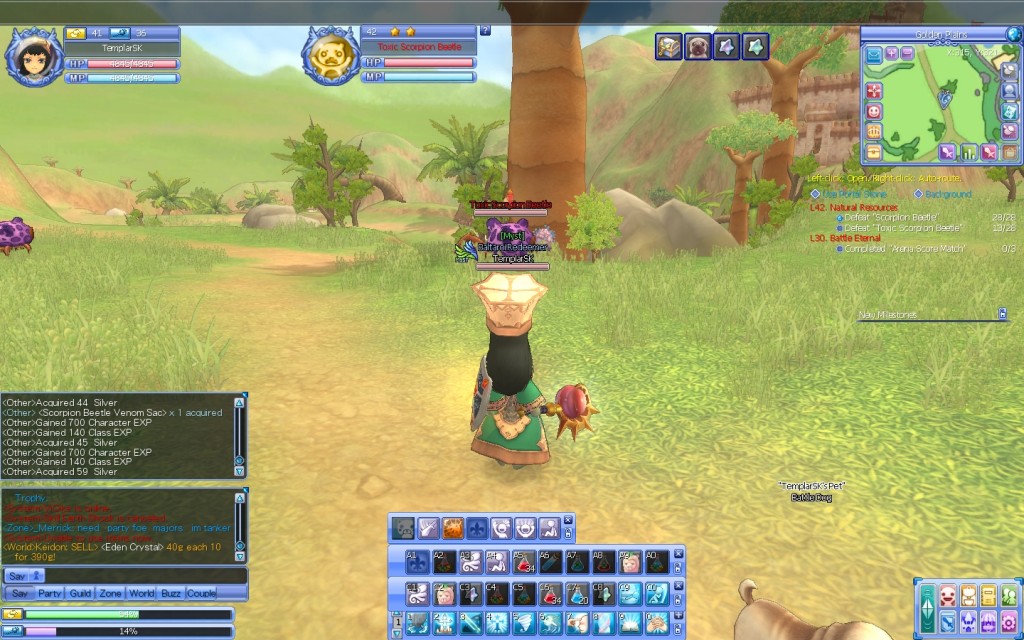Activate the tornado skill in slot 5
The width and height of the screenshot is (1024, 640).
point(523,623)
